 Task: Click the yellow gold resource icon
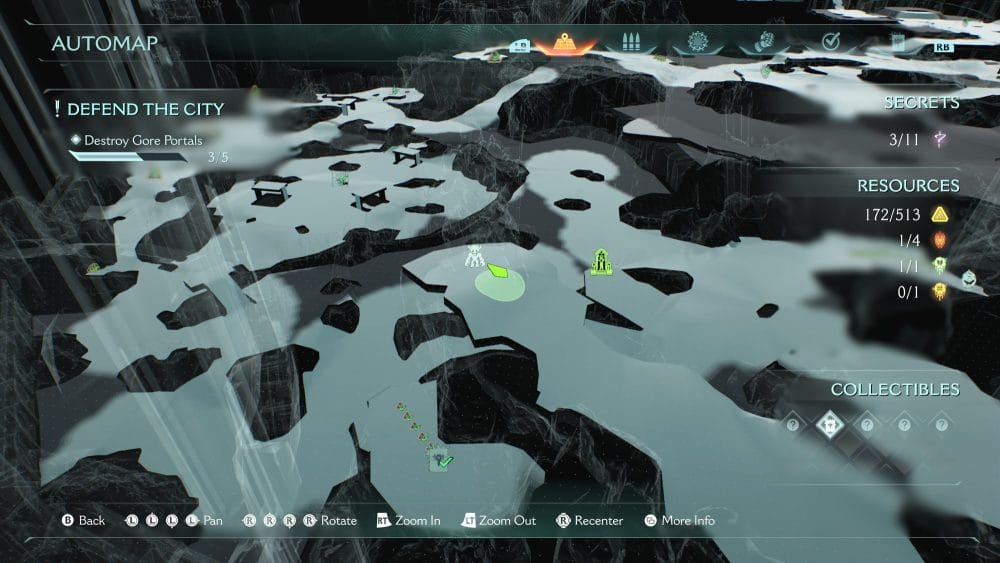click(939, 214)
